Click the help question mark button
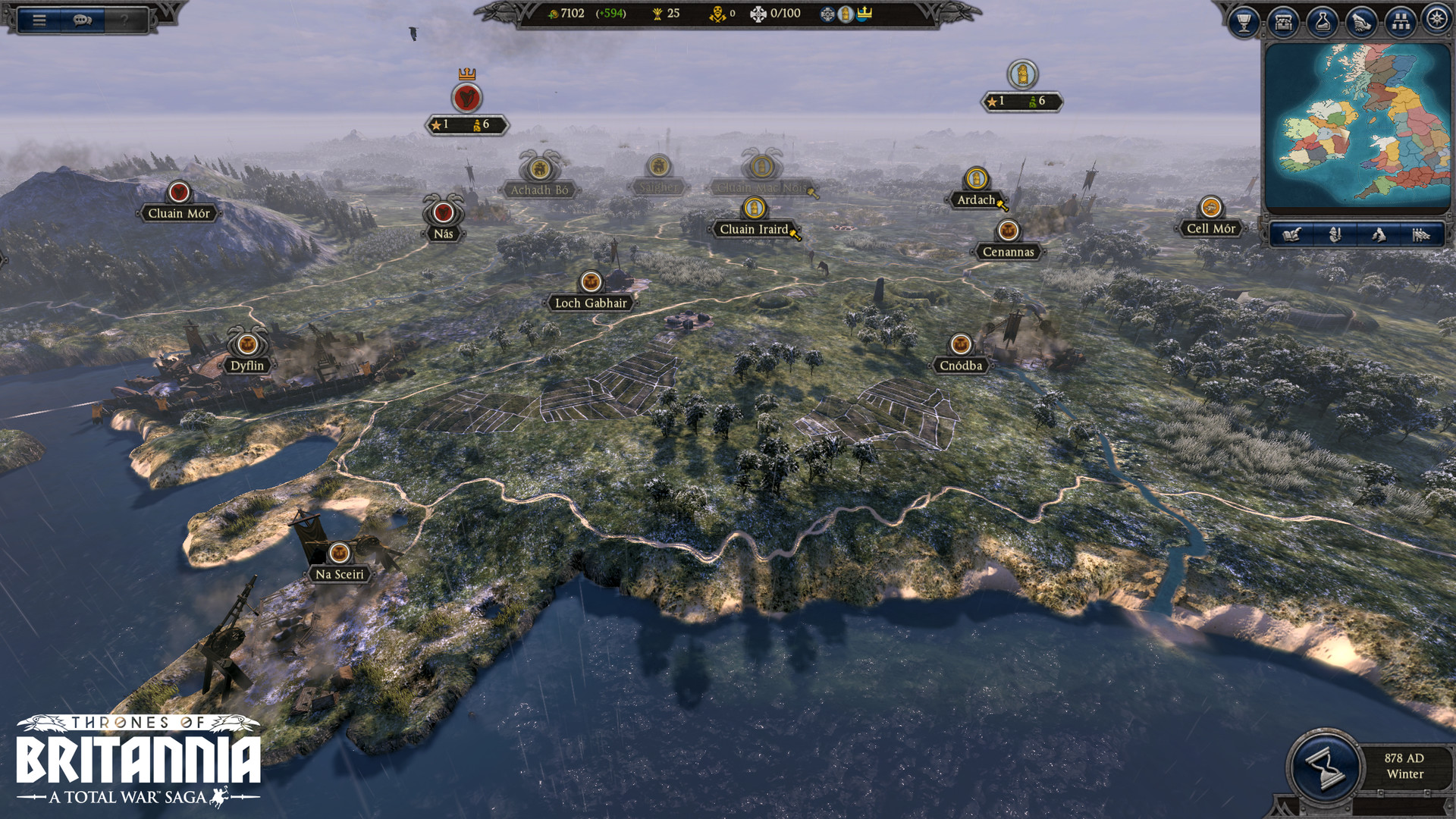1456x819 pixels. click(124, 19)
